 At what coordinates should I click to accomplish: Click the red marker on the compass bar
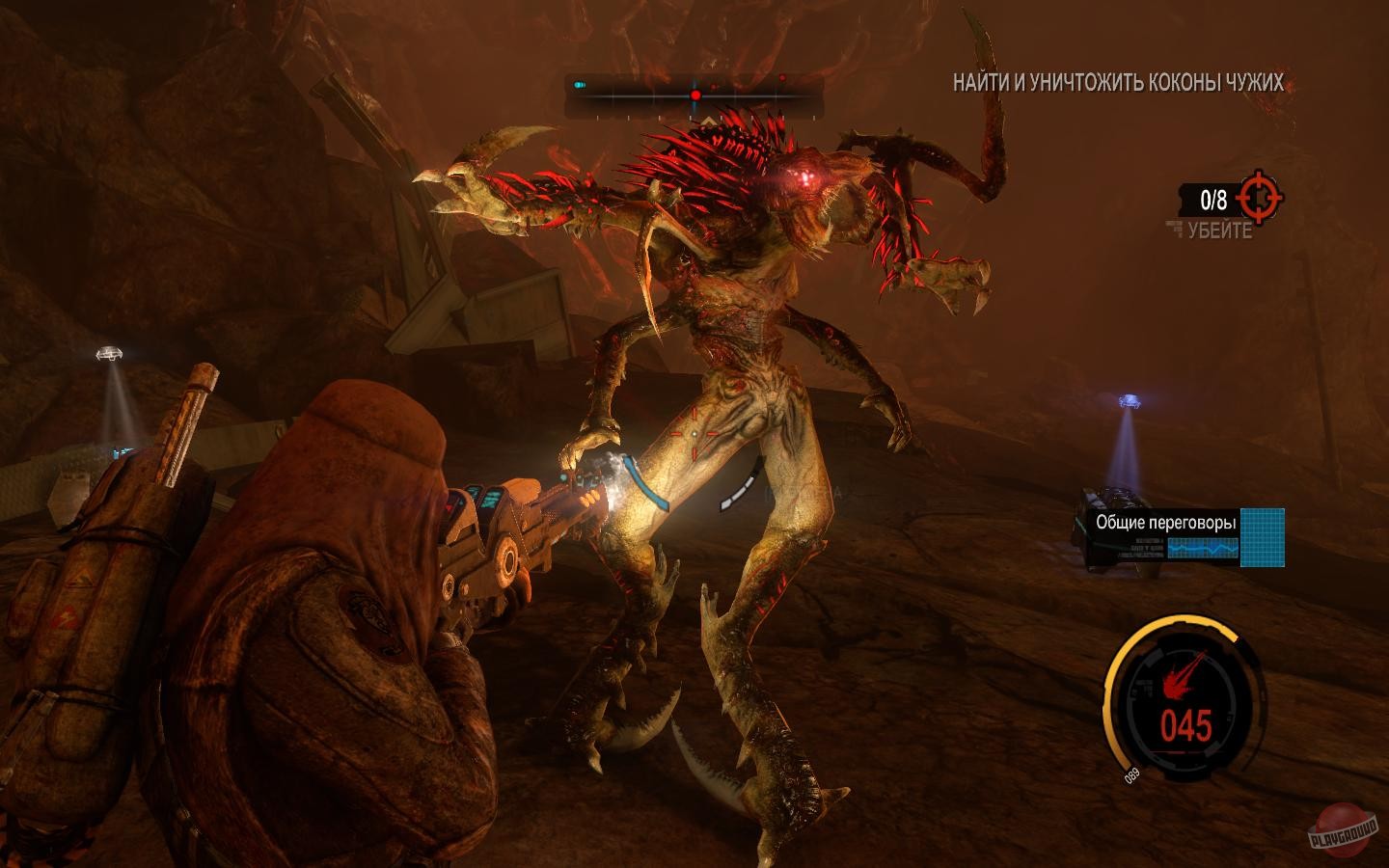click(694, 94)
